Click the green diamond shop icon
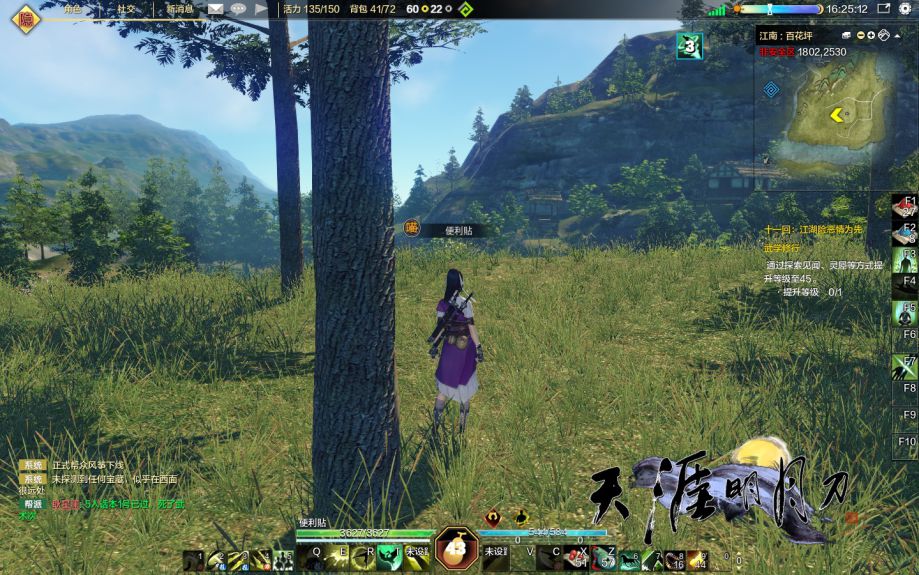The height and width of the screenshot is (575, 919). coord(465,10)
